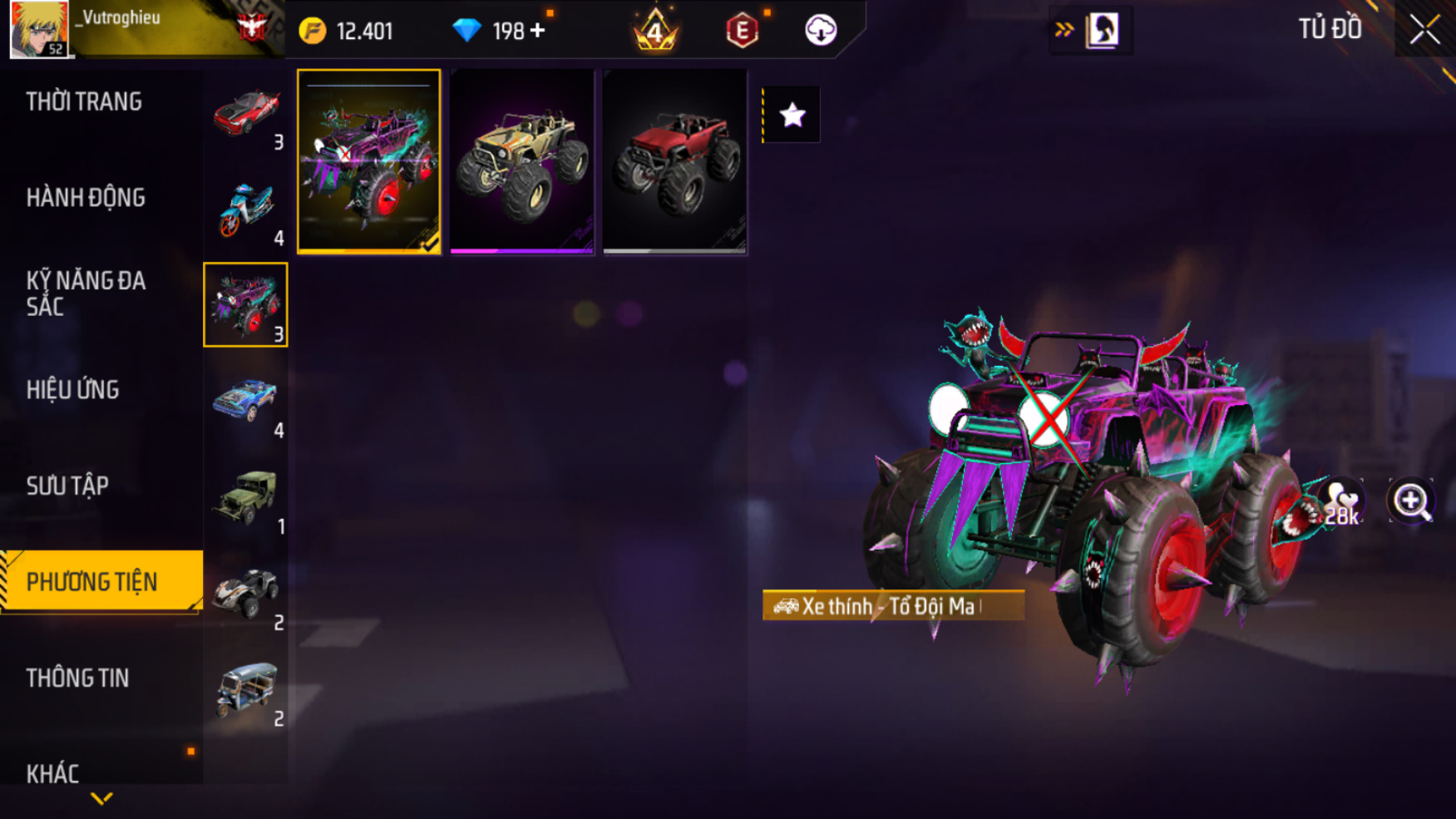The image size is (1456, 819).
Task: Open the Thông Tin tab
Action: pos(77,678)
